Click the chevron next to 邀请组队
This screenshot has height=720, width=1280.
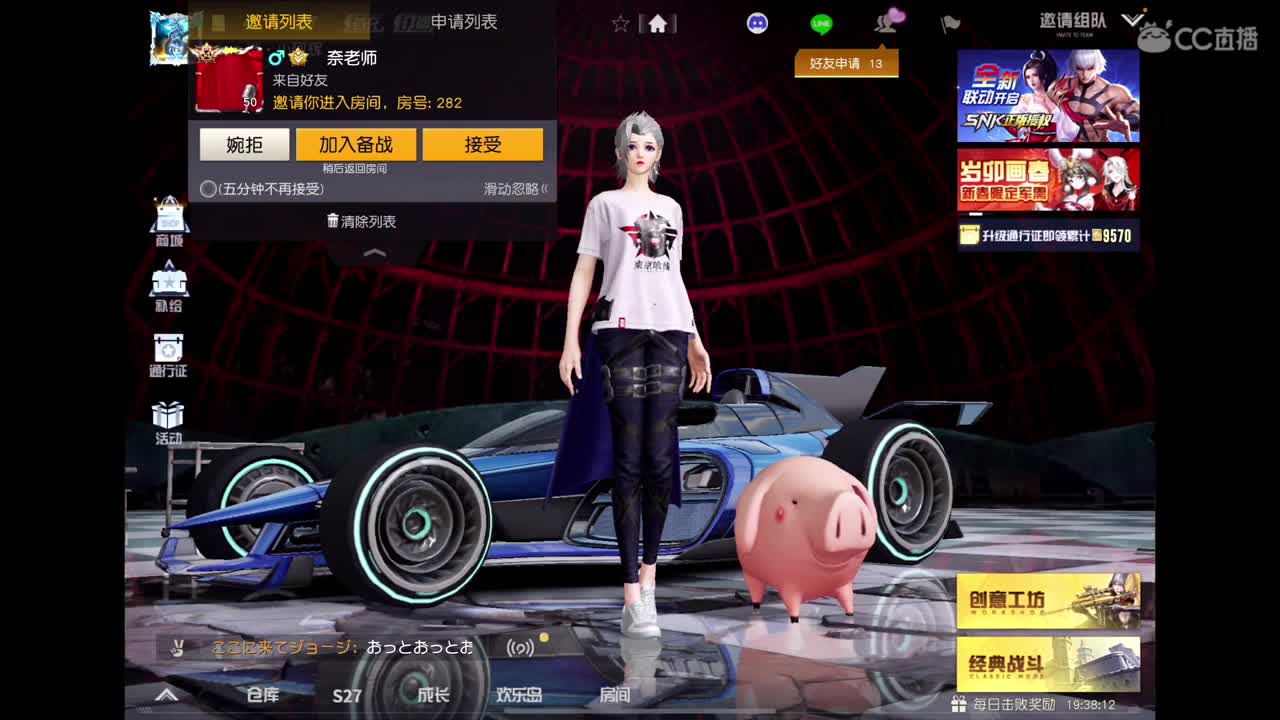coord(1131,20)
